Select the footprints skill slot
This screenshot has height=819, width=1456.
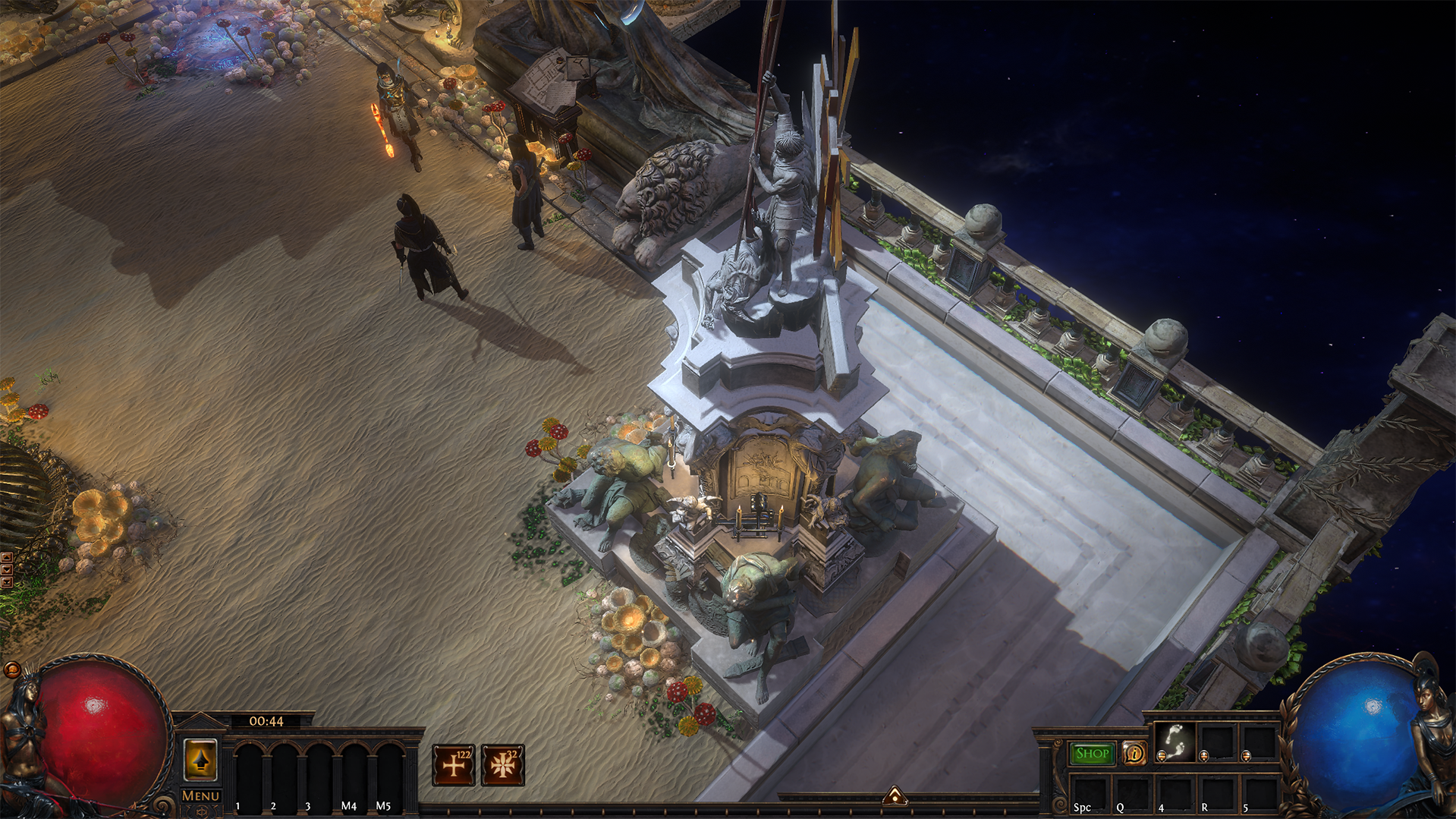click(1175, 742)
